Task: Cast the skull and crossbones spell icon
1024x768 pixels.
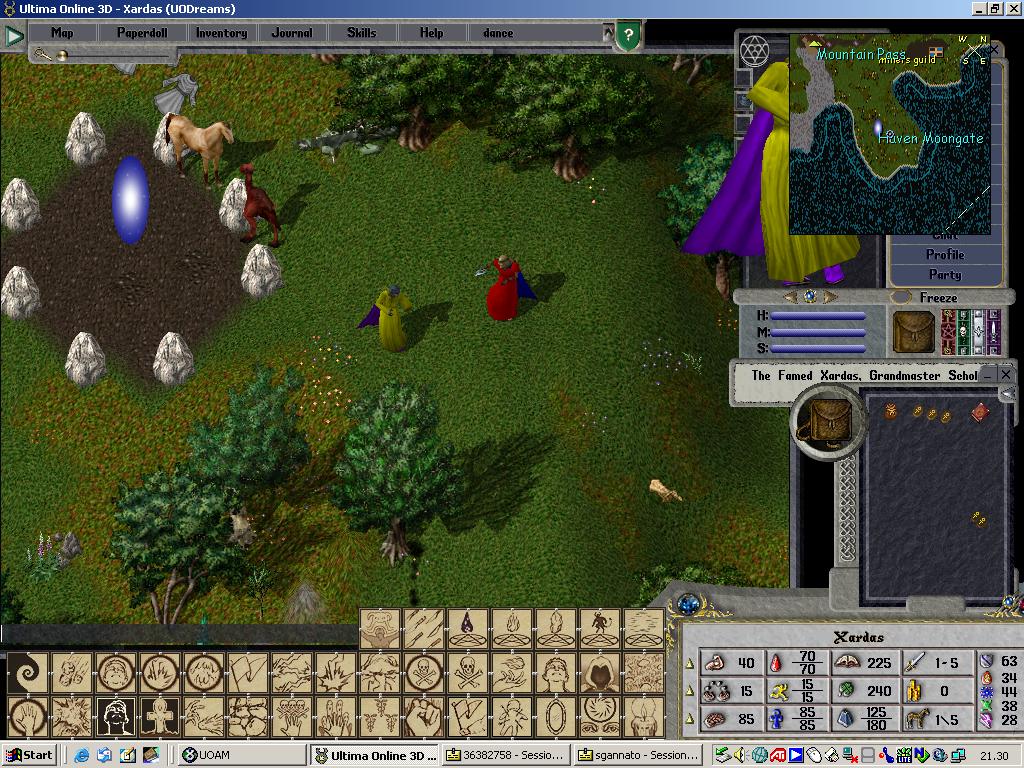Action: pyautogui.click(x=467, y=672)
